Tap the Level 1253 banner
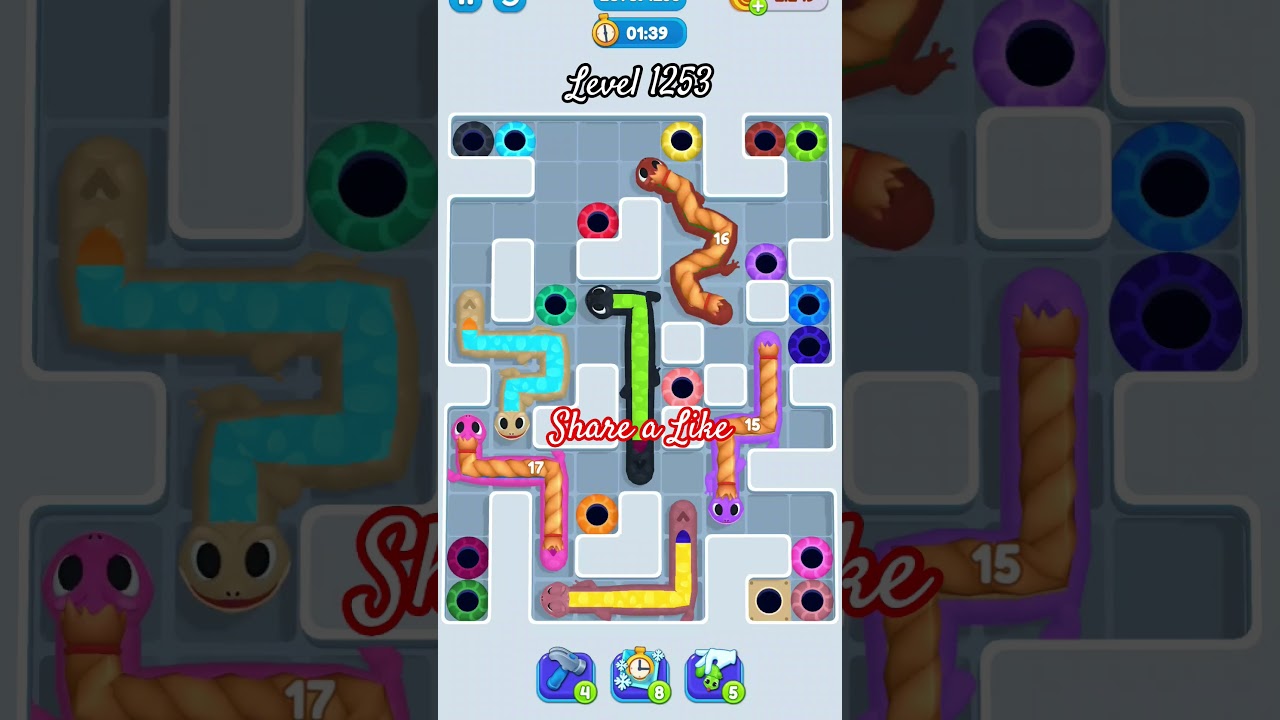 (640, 83)
